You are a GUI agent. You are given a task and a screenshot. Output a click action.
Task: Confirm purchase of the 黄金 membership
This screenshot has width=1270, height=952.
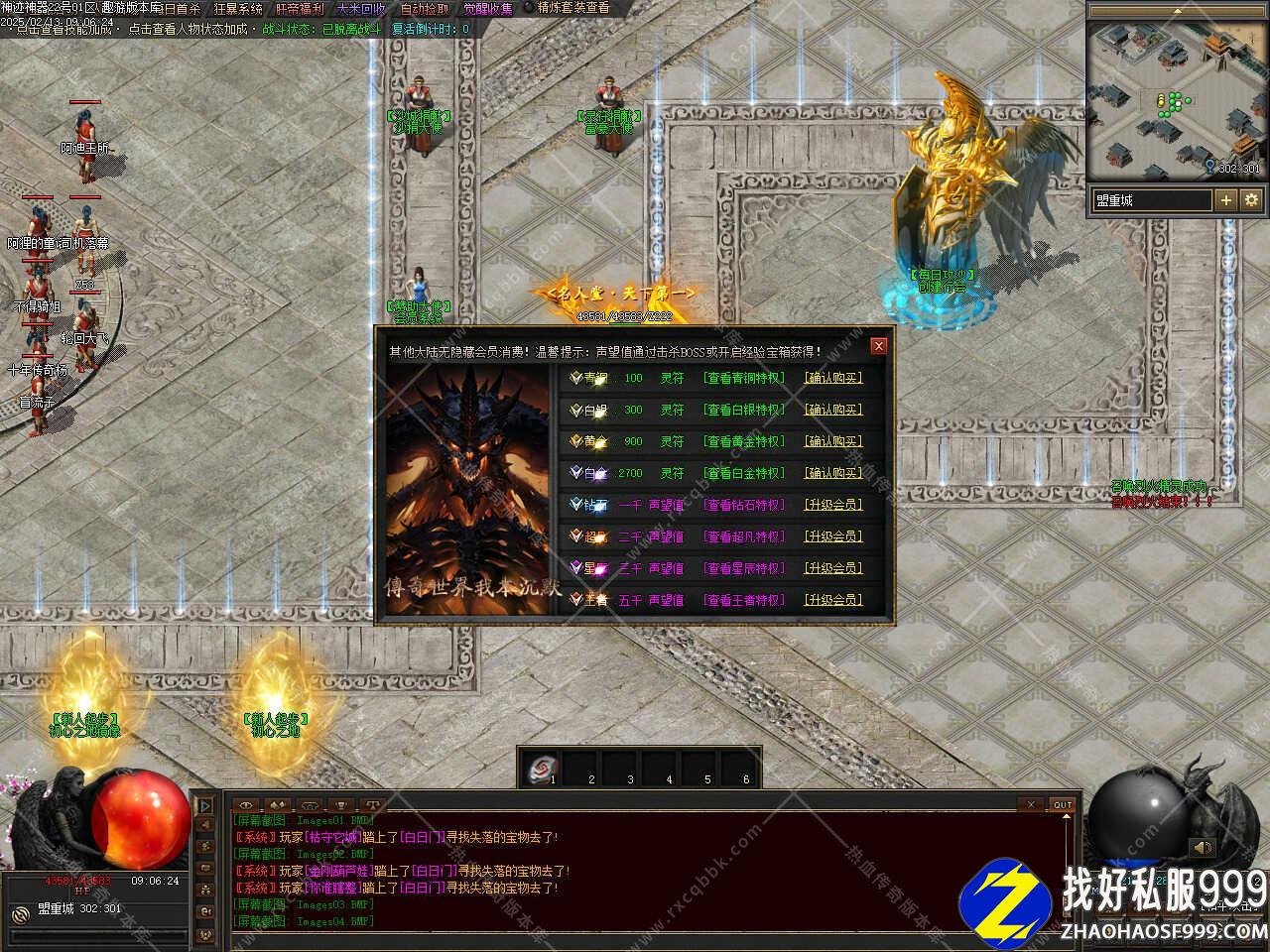tap(832, 441)
